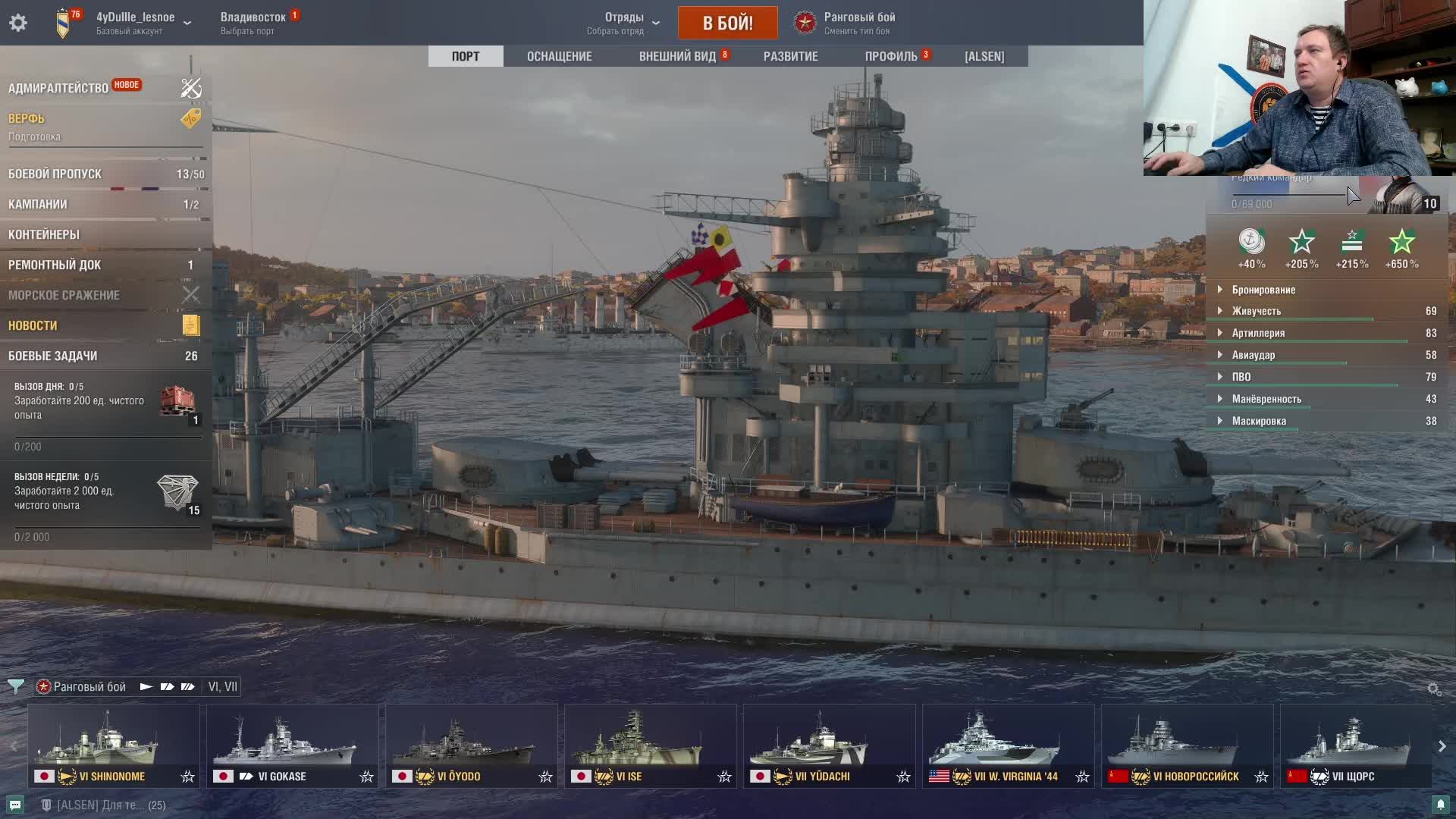Show the НОВОСТИ news section

coord(33,325)
